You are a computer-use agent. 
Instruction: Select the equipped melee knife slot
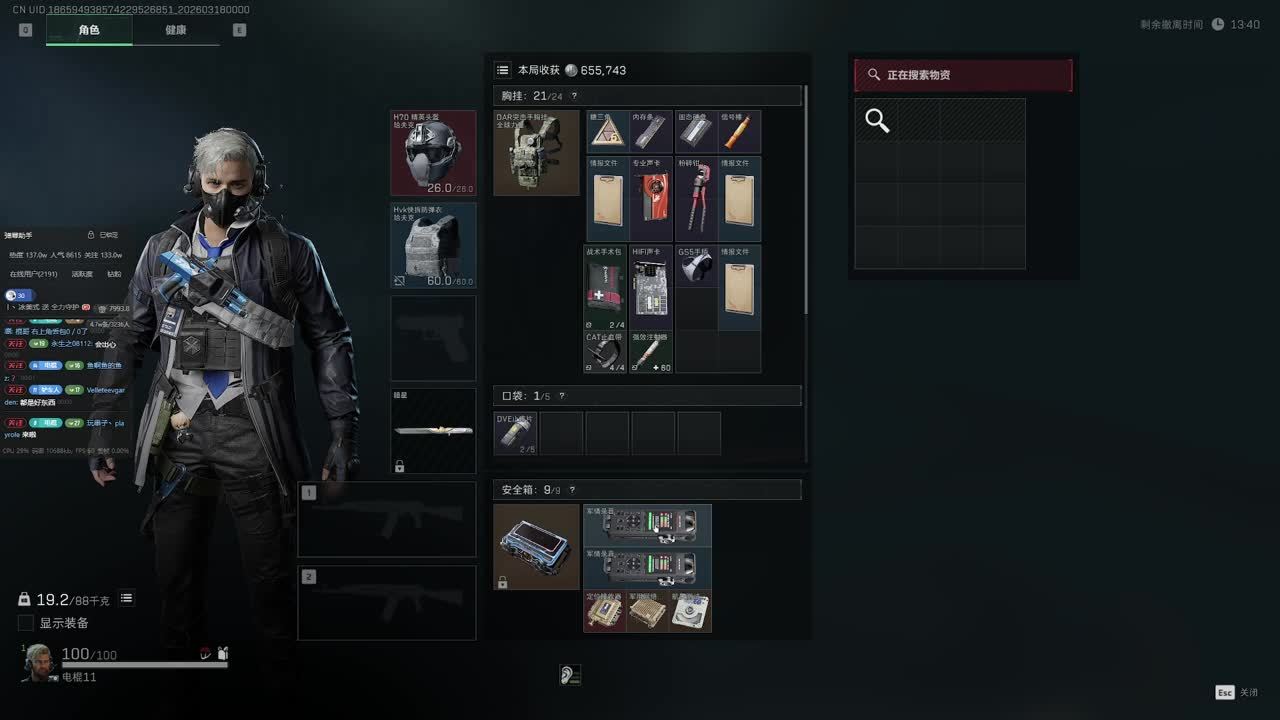click(433, 431)
